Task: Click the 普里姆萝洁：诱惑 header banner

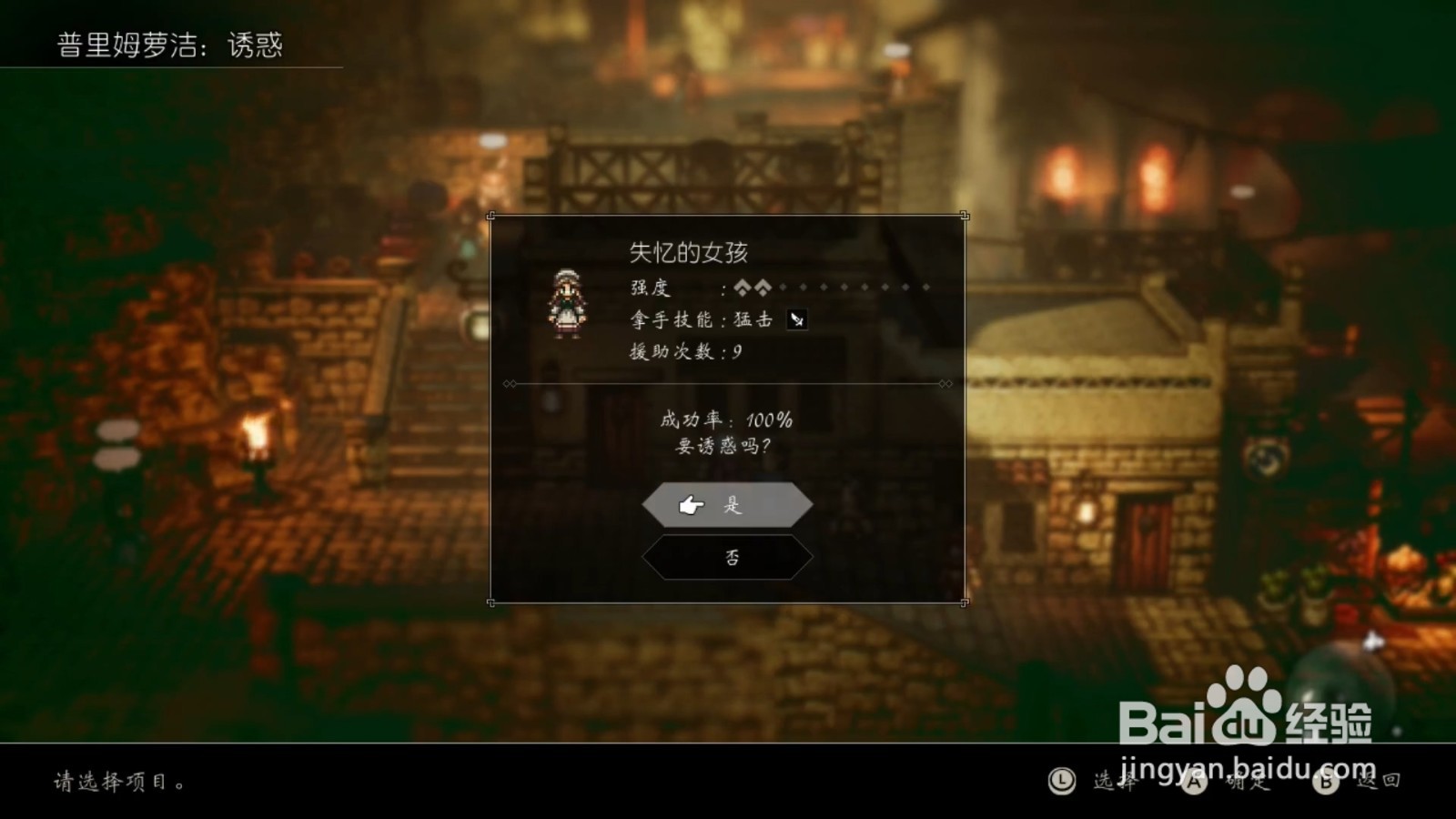Action: (x=168, y=44)
